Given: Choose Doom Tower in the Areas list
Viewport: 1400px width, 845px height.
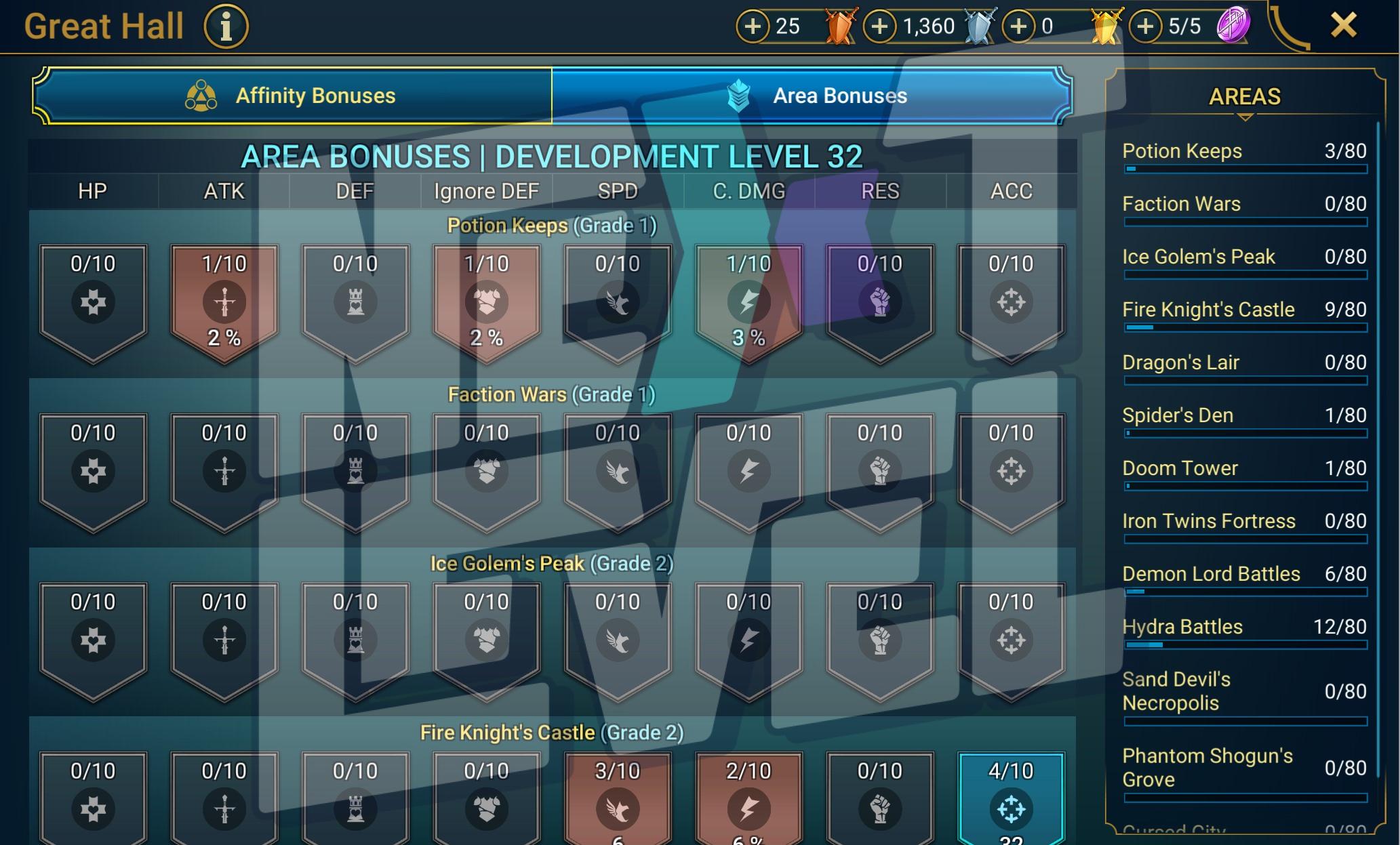Looking at the screenshot, I should point(1243,469).
